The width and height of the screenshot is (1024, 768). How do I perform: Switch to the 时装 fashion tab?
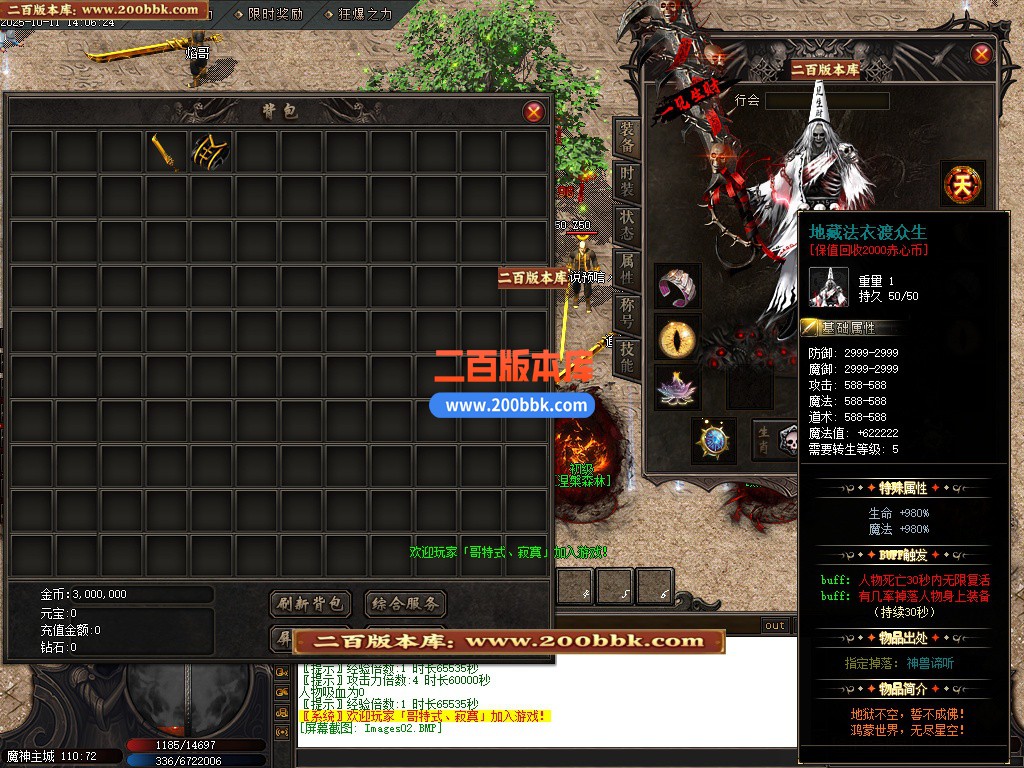(x=626, y=181)
